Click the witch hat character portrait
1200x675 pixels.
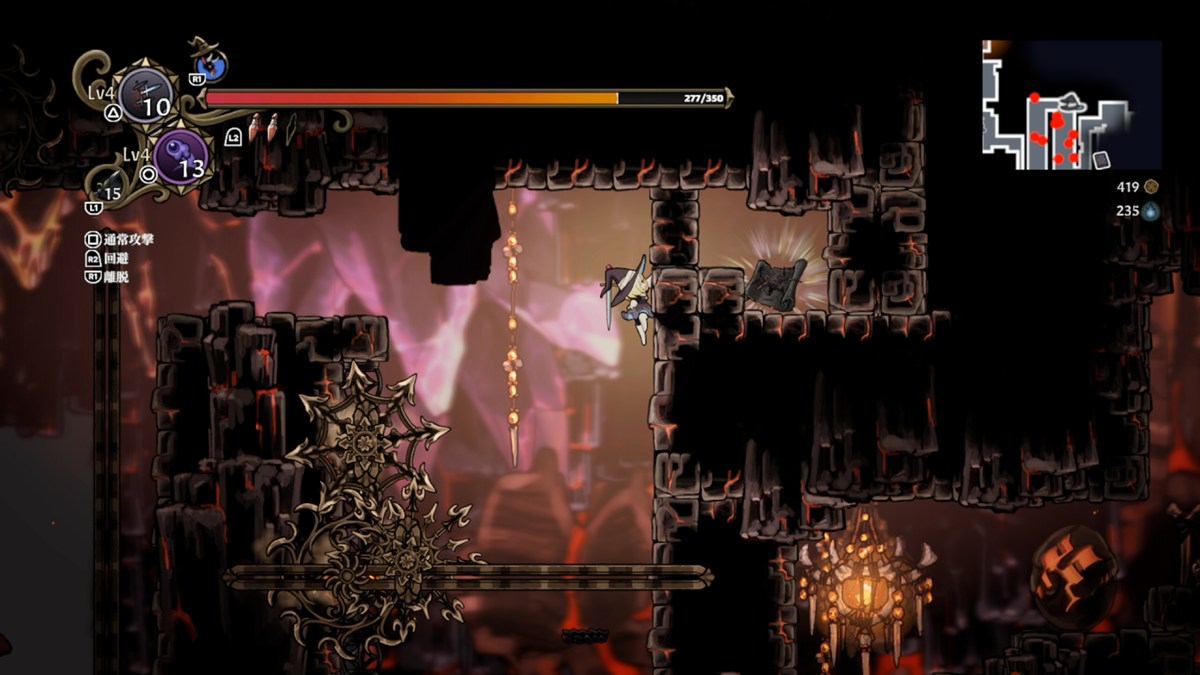[x=212, y=65]
